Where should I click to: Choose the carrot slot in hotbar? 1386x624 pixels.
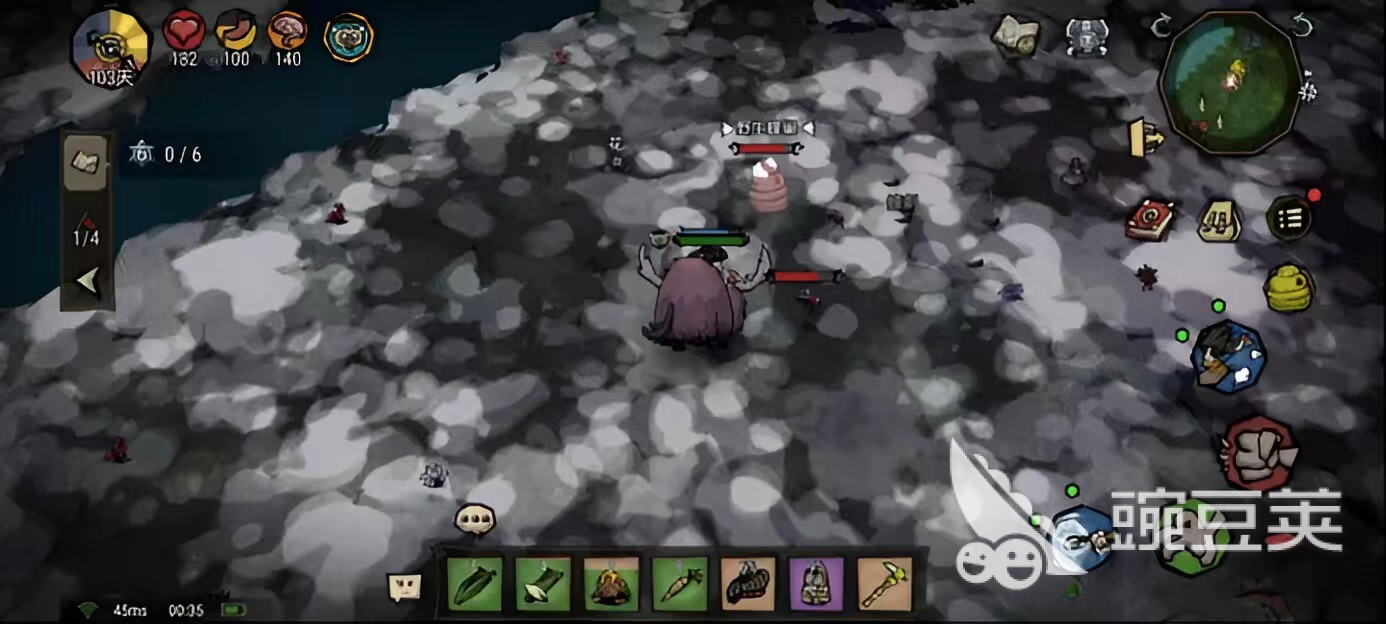[679, 584]
